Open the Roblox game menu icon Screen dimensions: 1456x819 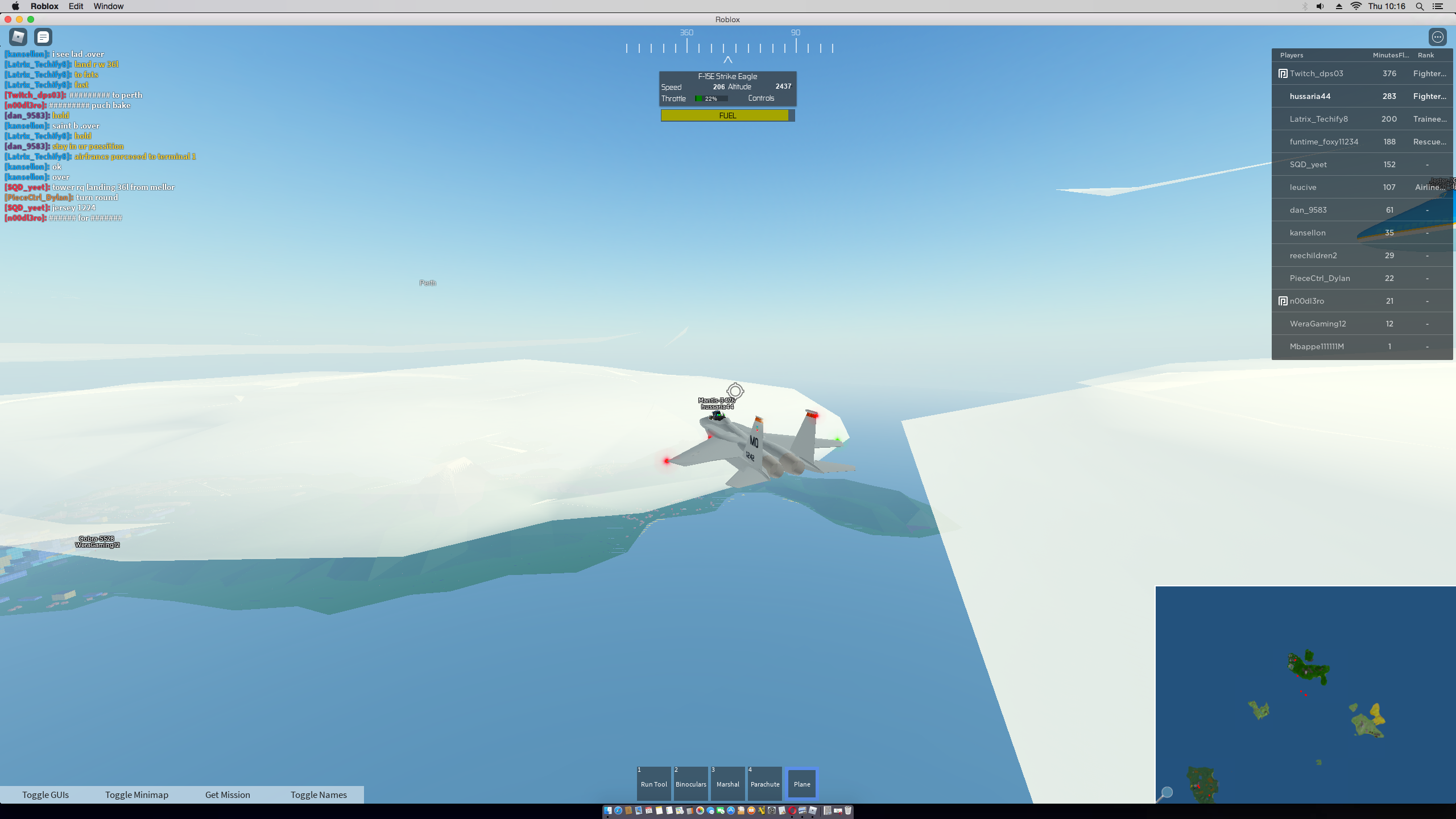(18, 36)
